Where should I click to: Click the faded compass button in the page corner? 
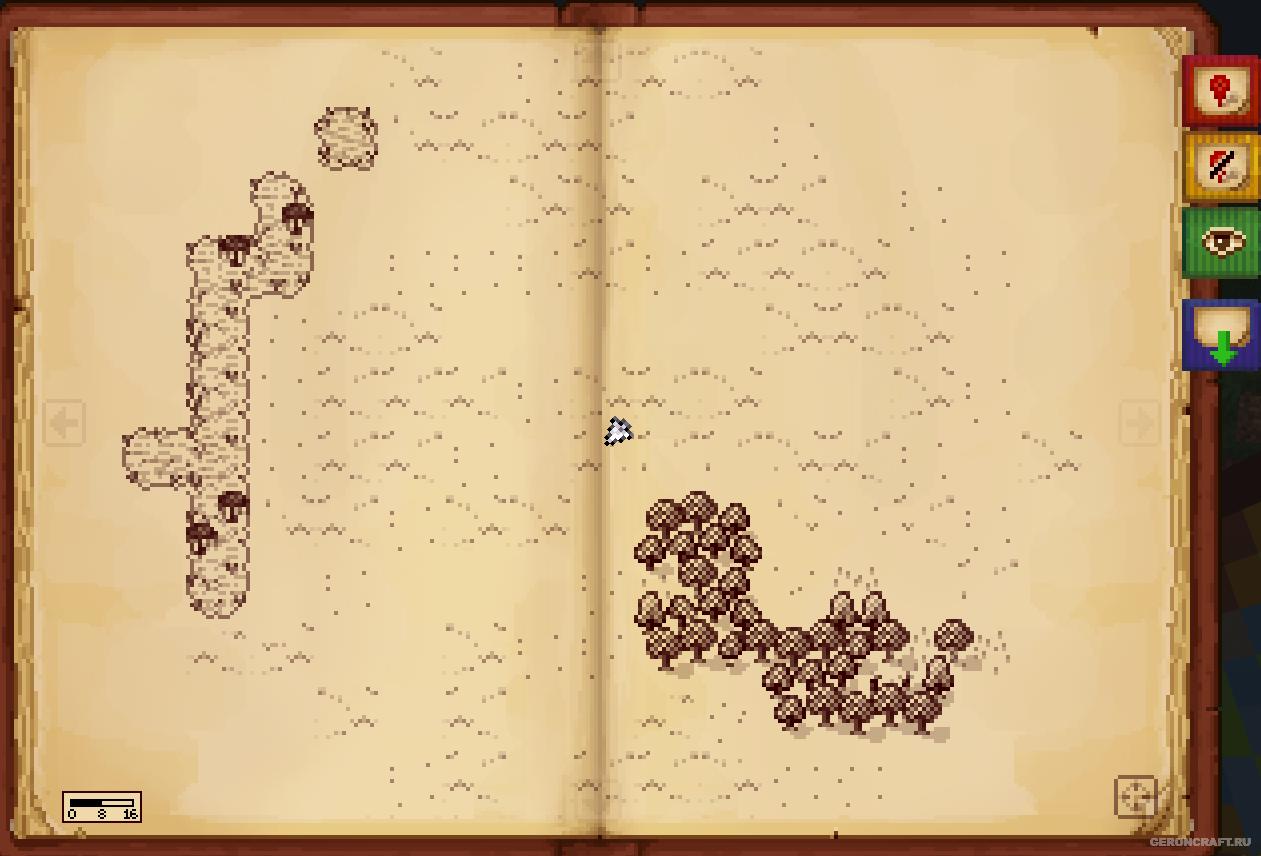1136,797
